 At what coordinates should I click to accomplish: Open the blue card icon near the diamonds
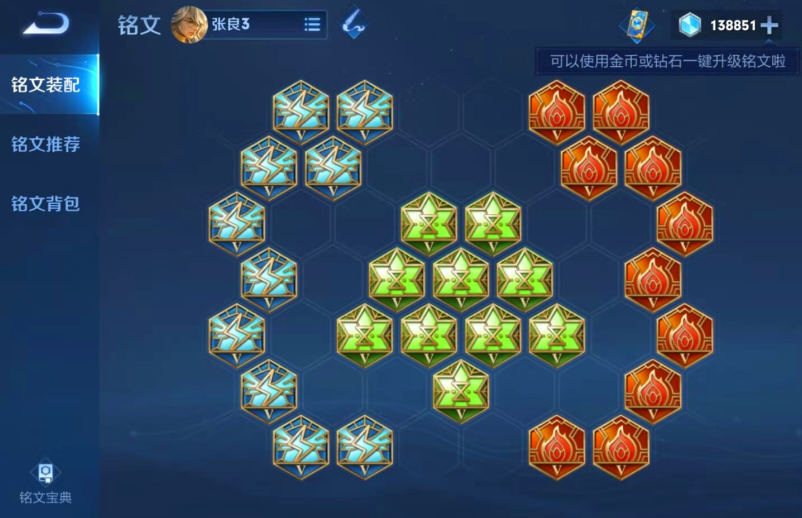(x=635, y=25)
